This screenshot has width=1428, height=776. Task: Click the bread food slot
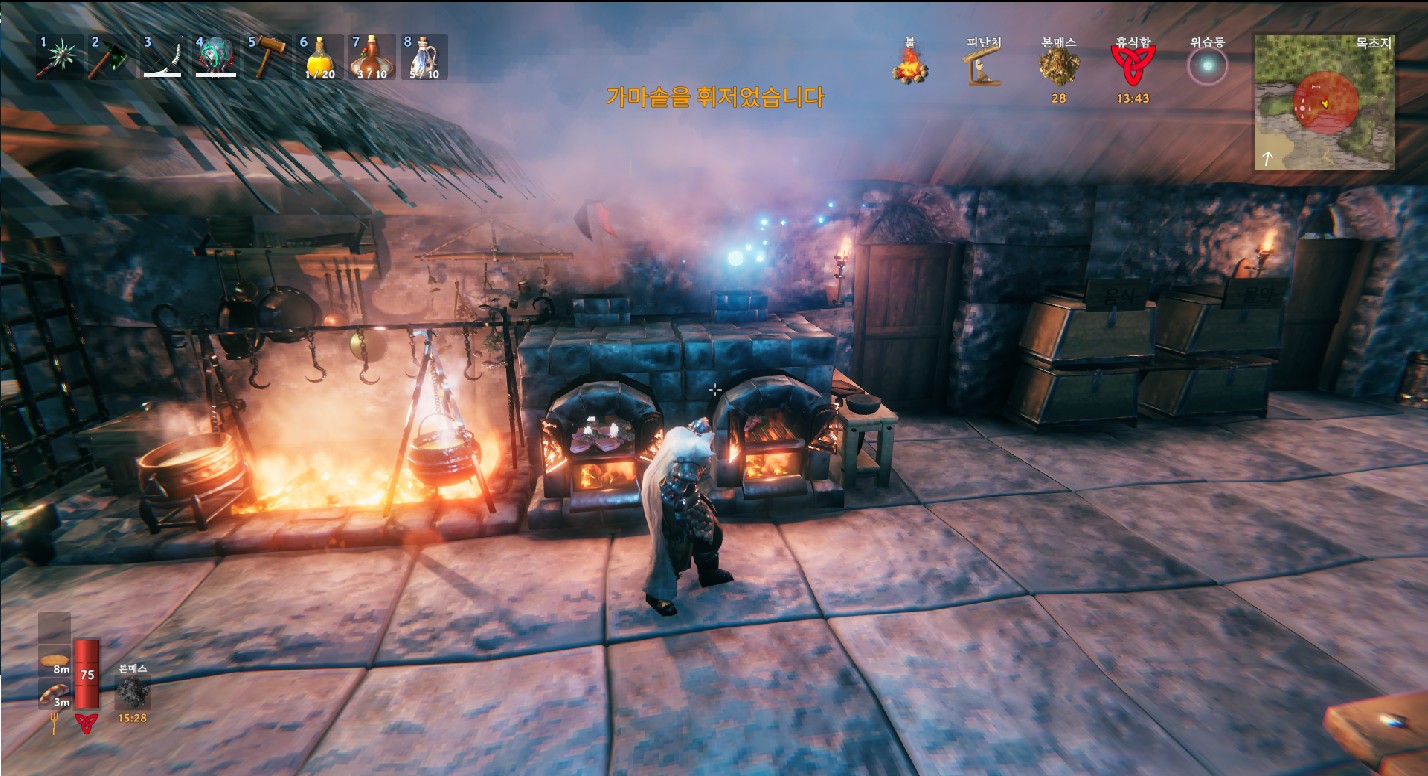[55, 661]
